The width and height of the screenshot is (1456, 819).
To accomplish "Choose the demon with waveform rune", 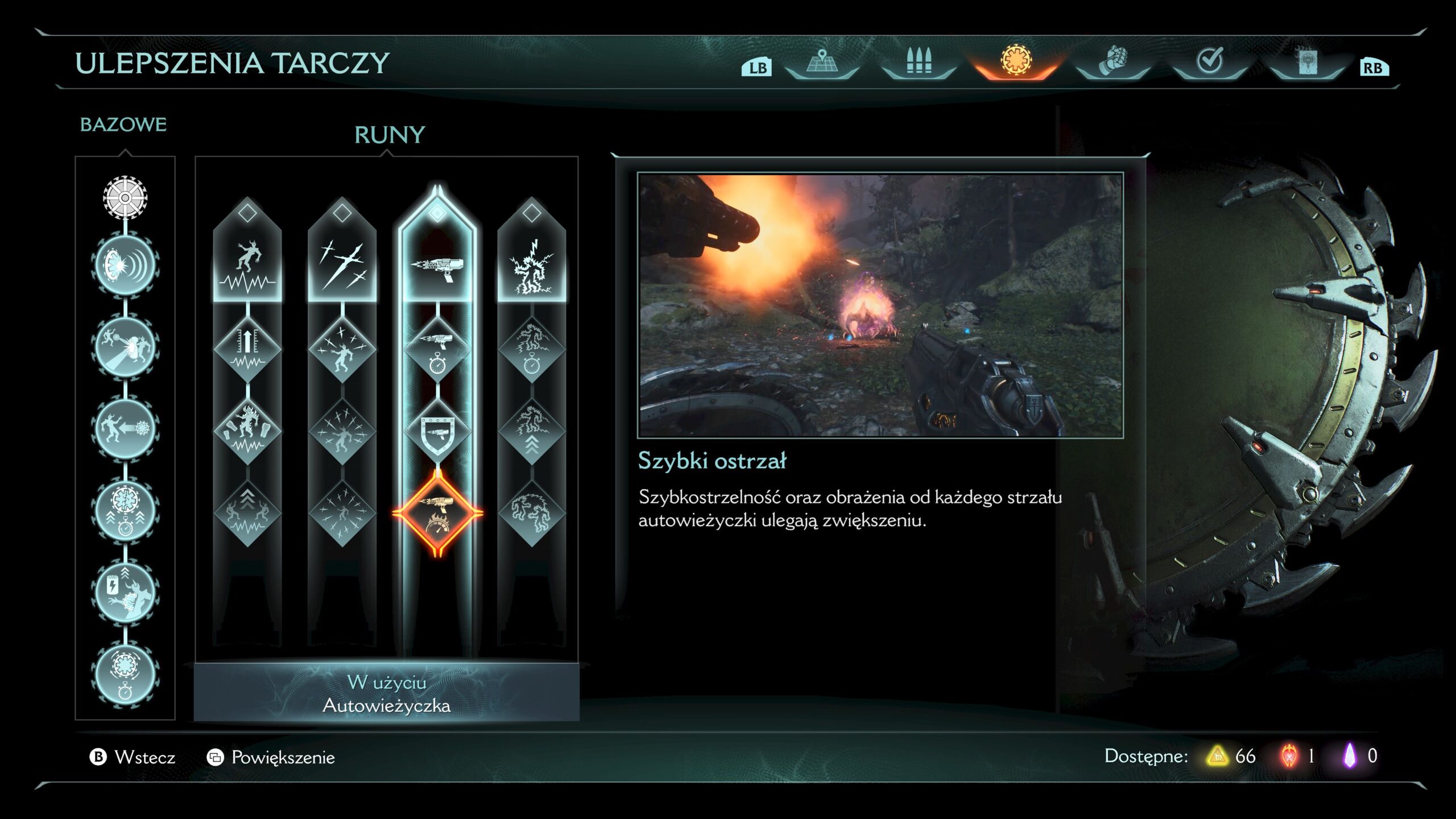I will tap(247, 266).
